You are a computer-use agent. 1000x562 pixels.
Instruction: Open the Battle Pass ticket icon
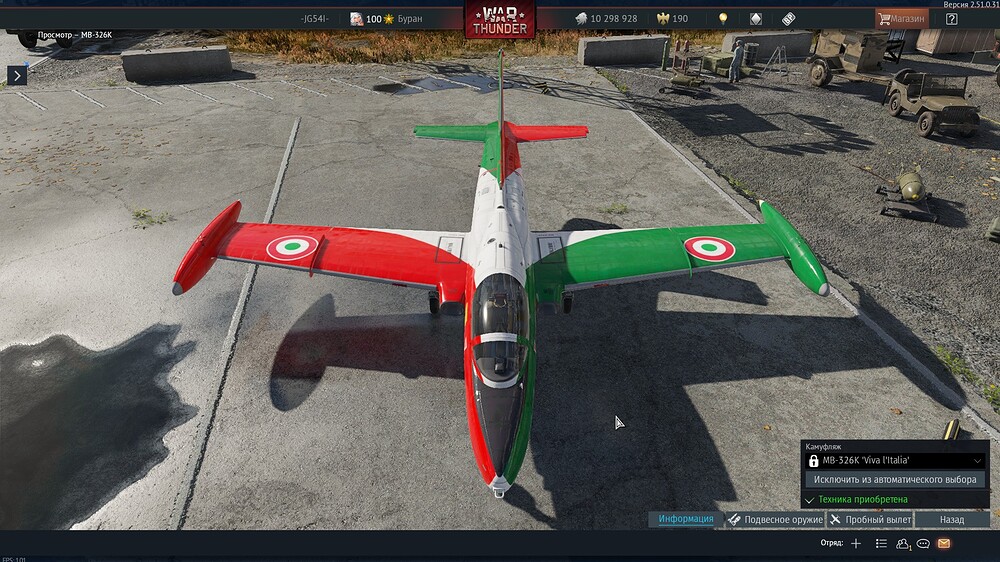[788, 19]
